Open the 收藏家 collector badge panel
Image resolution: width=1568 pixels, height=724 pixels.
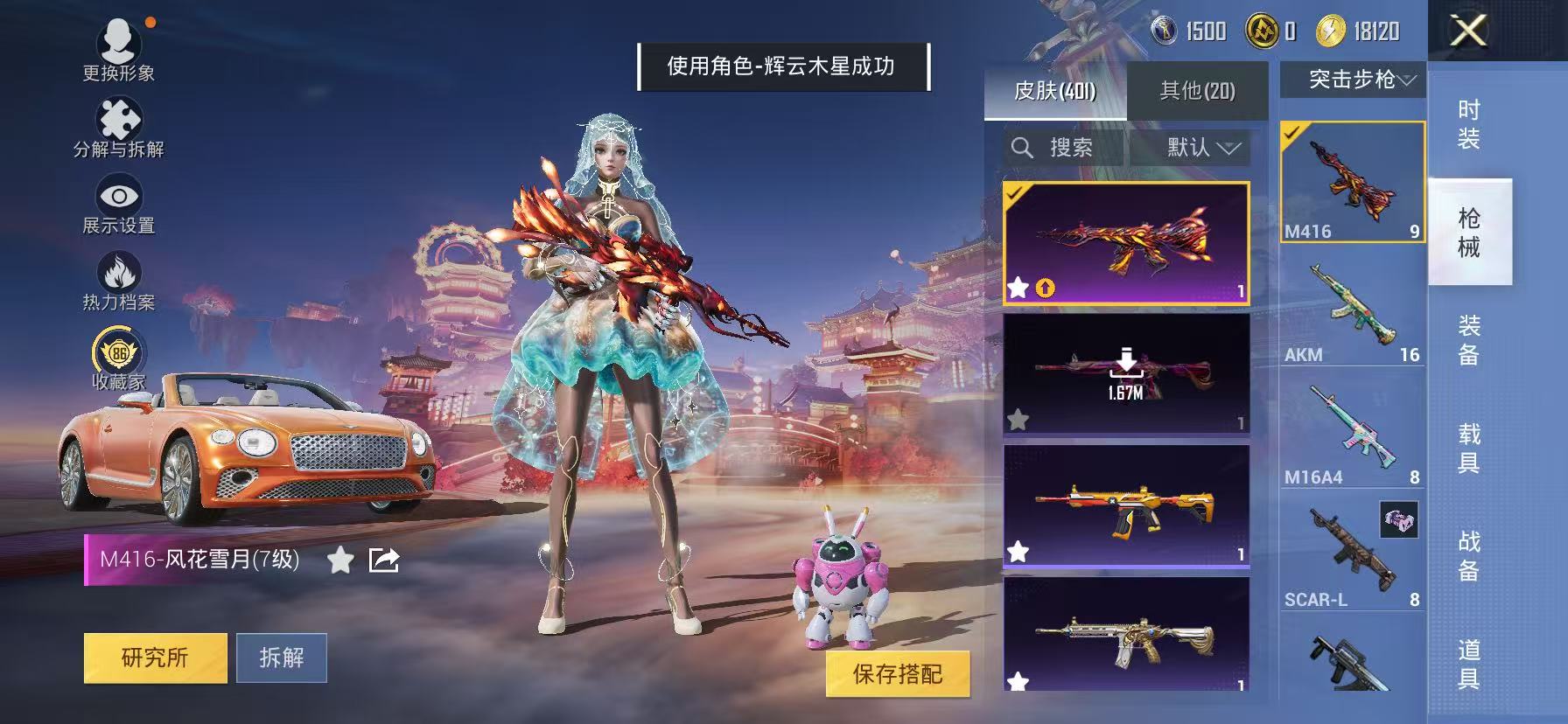[118, 352]
